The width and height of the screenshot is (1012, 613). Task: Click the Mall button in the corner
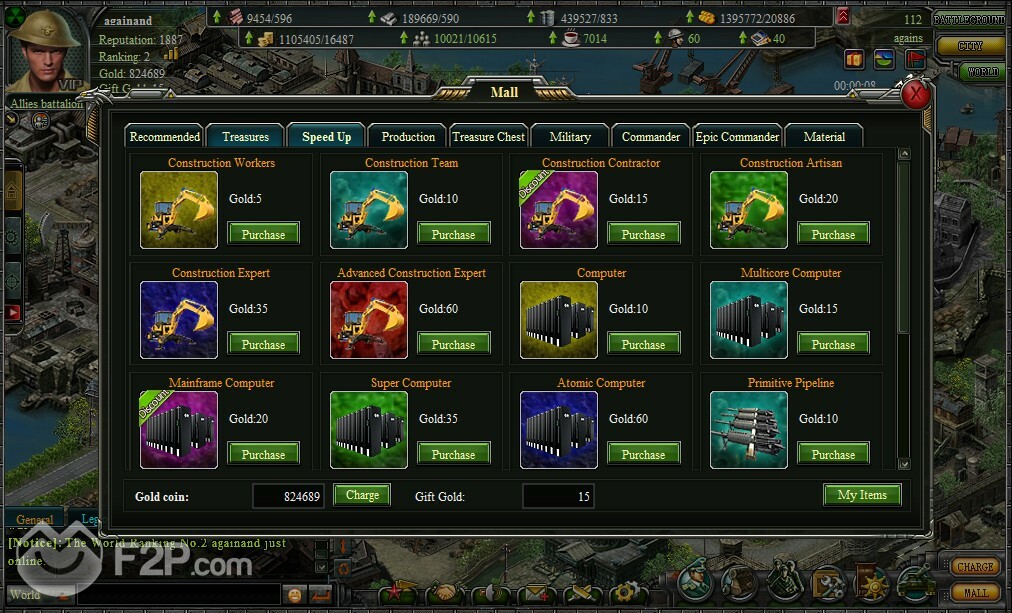(x=975, y=593)
